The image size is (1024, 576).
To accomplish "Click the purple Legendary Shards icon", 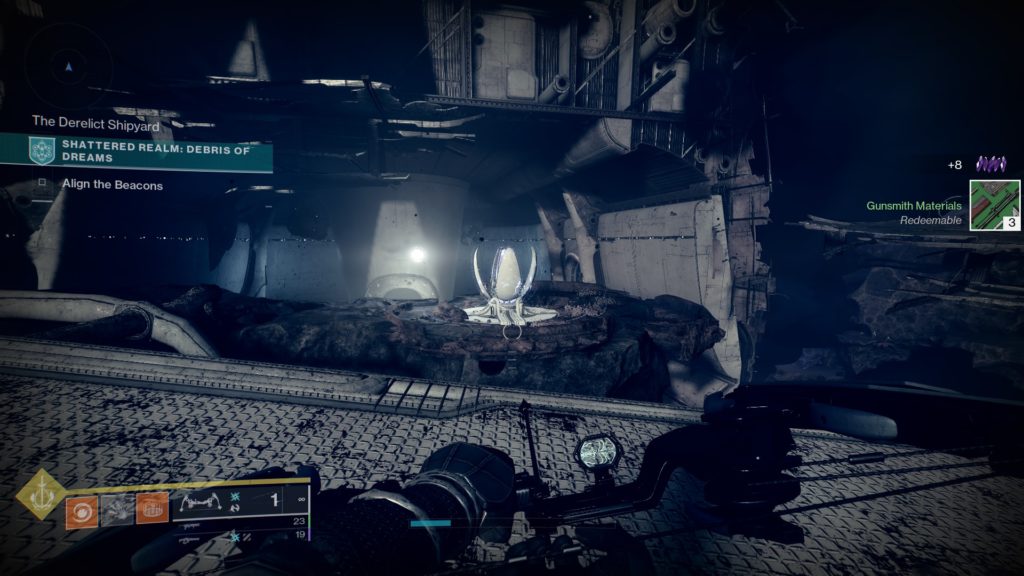I will tap(991, 164).
